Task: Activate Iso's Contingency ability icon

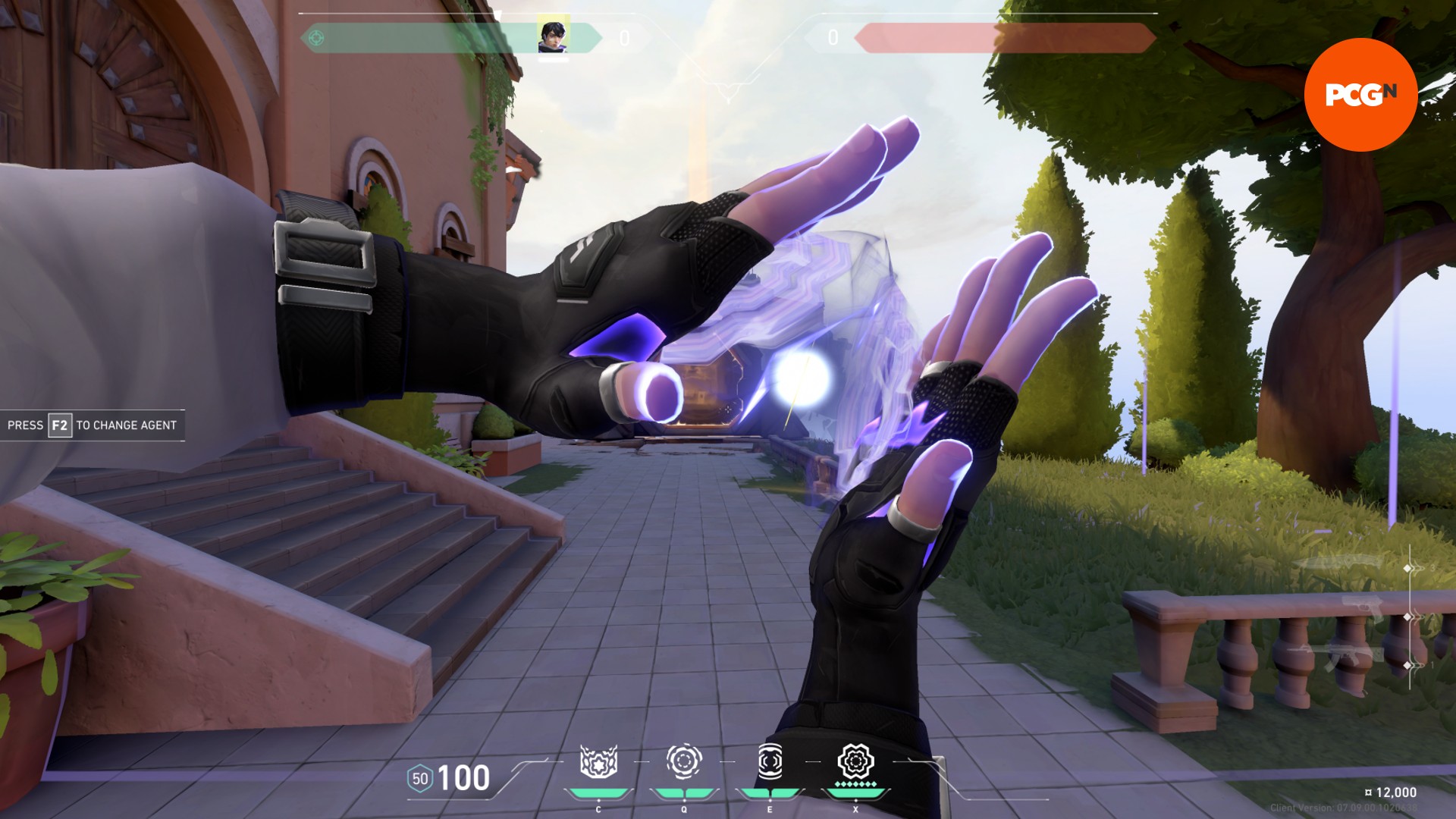Action: (598, 762)
